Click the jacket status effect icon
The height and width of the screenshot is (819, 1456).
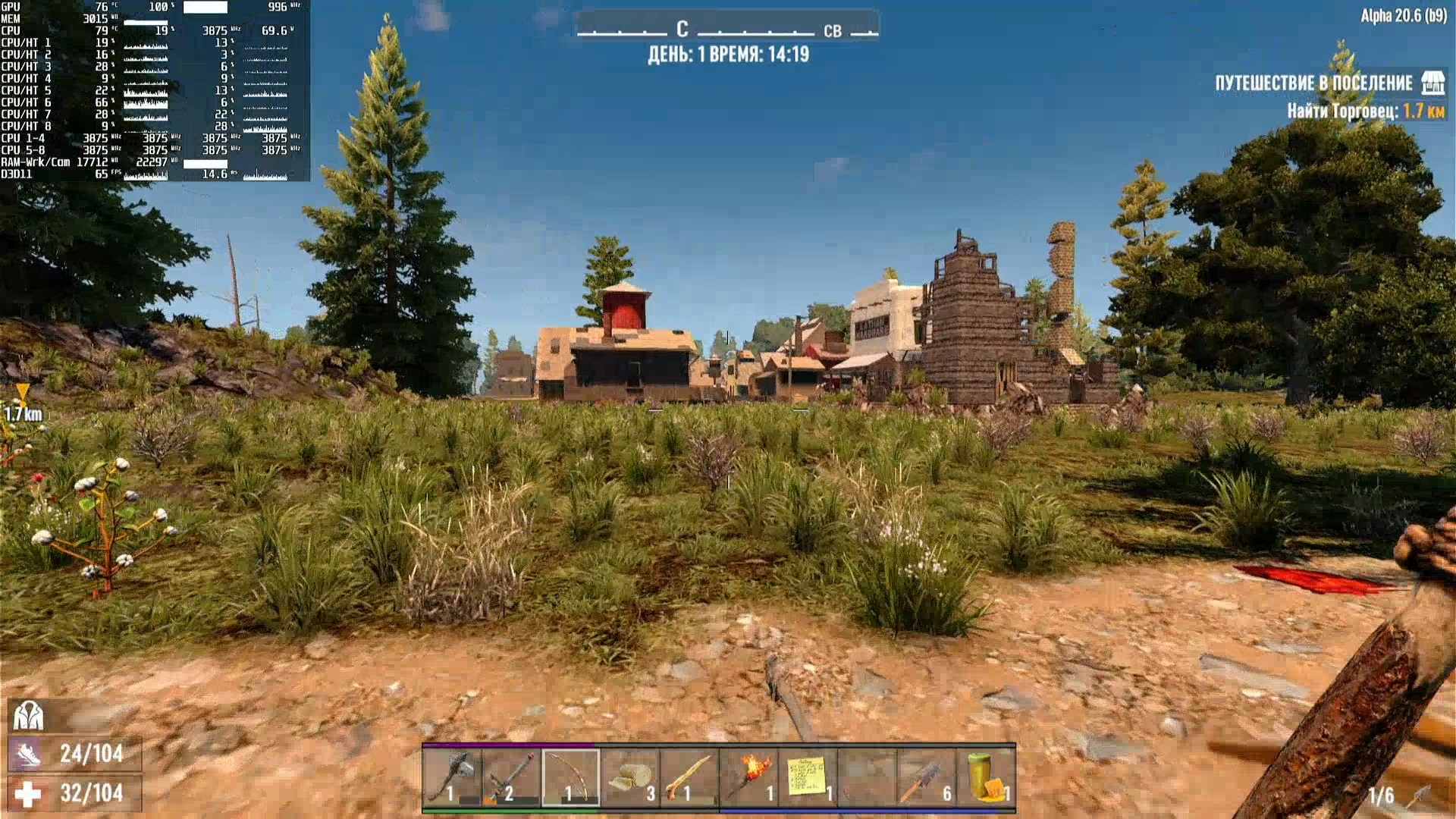tap(28, 715)
